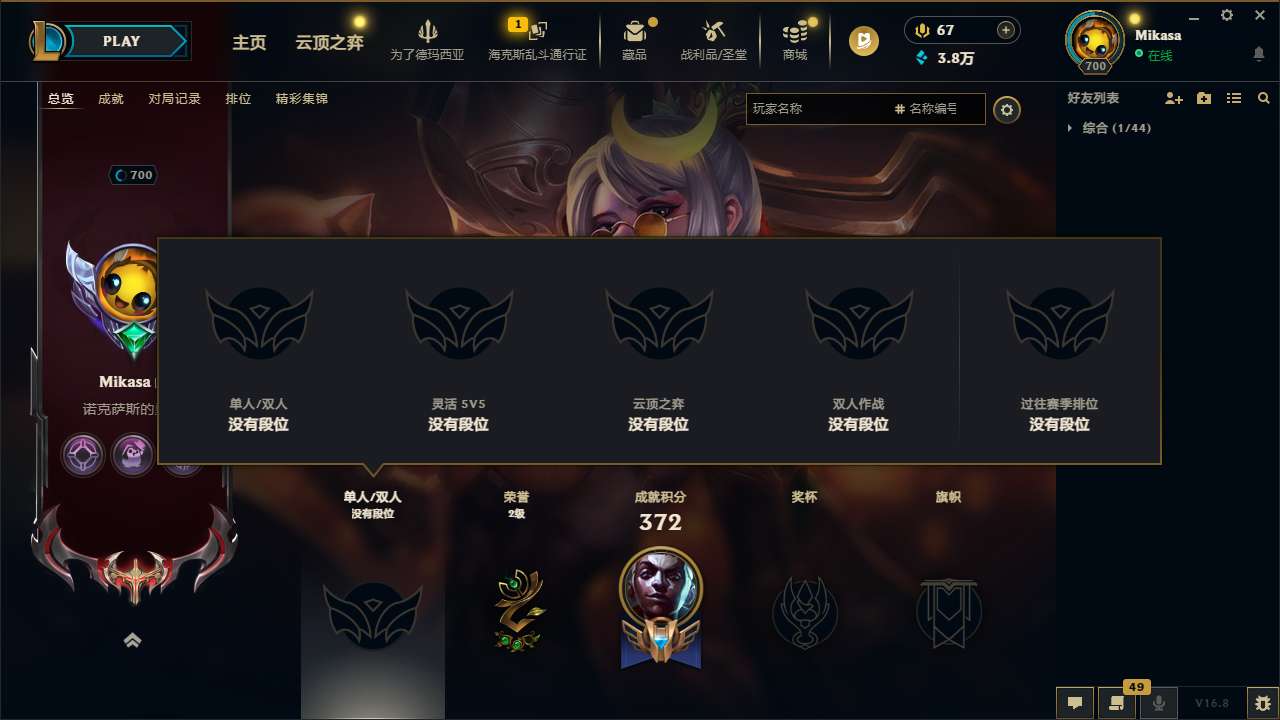The width and height of the screenshot is (1280, 720).
Task: Open the 藏品 (Collection) page
Action: (636, 40)
